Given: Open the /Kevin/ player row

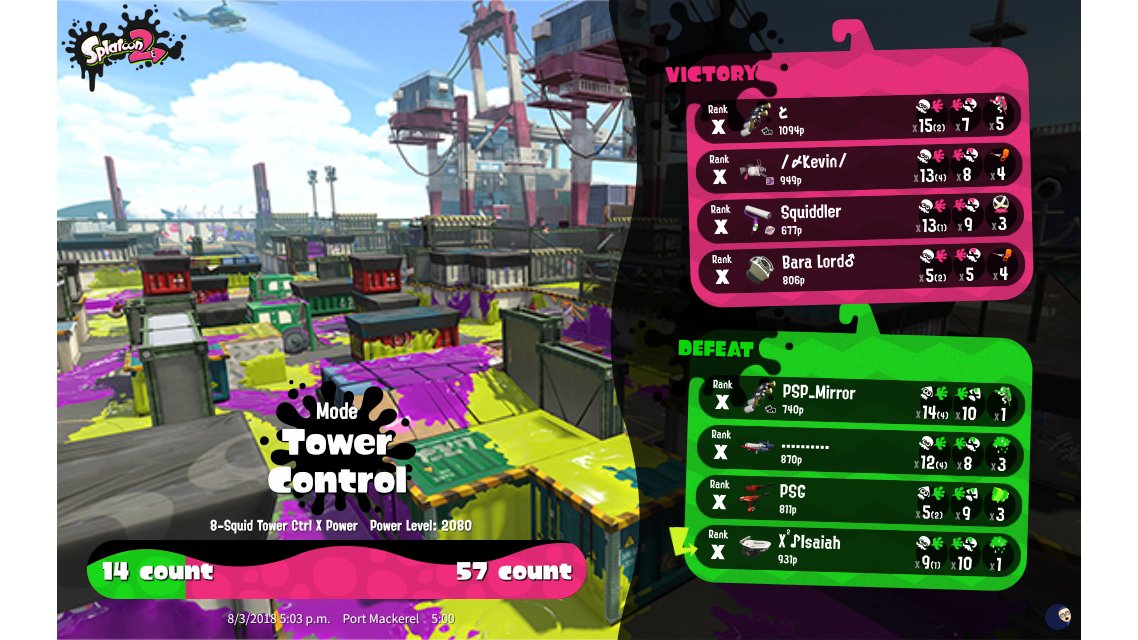Looking at the screenshot, I should pyautogui.click(x=860, y=169).
